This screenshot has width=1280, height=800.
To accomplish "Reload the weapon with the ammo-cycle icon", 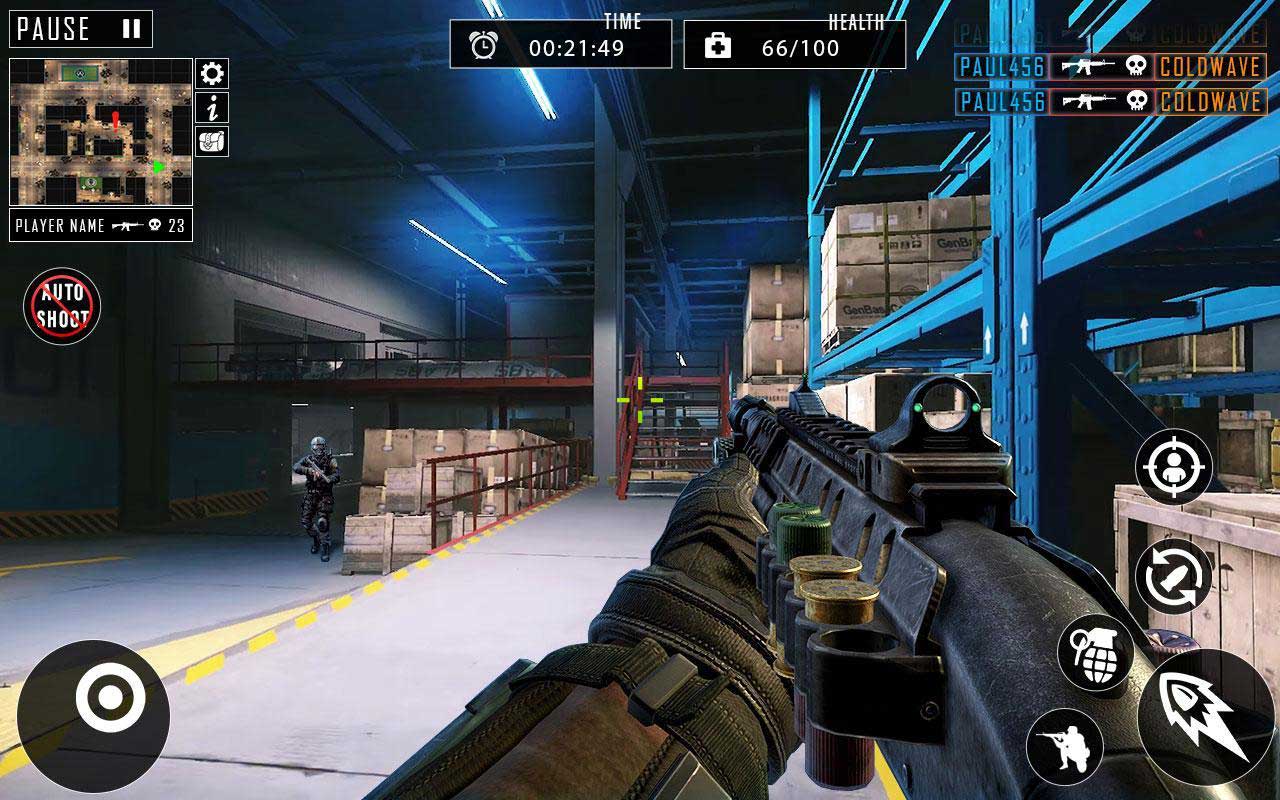I will 1173,577.
